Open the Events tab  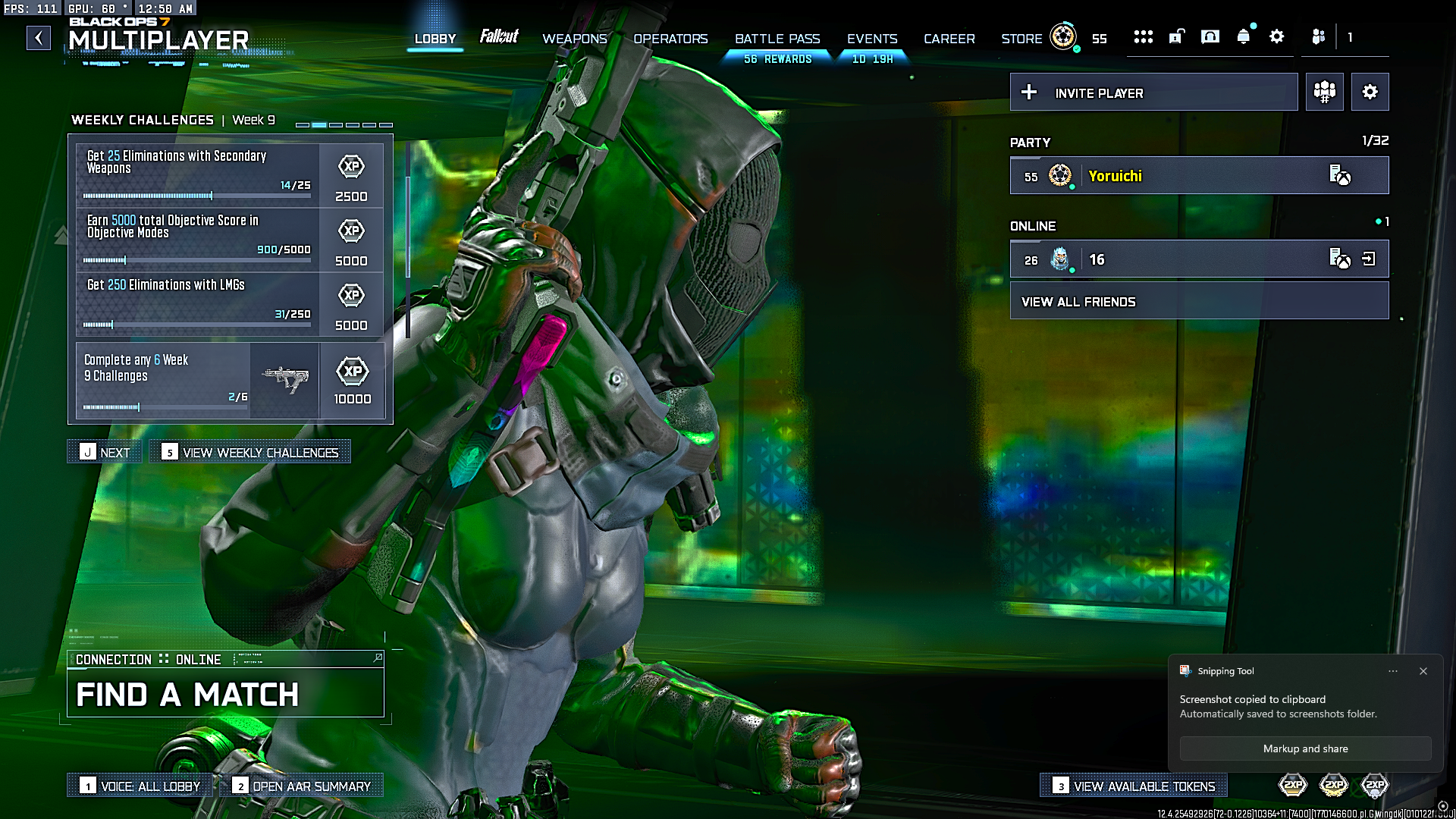coord(872,39)
